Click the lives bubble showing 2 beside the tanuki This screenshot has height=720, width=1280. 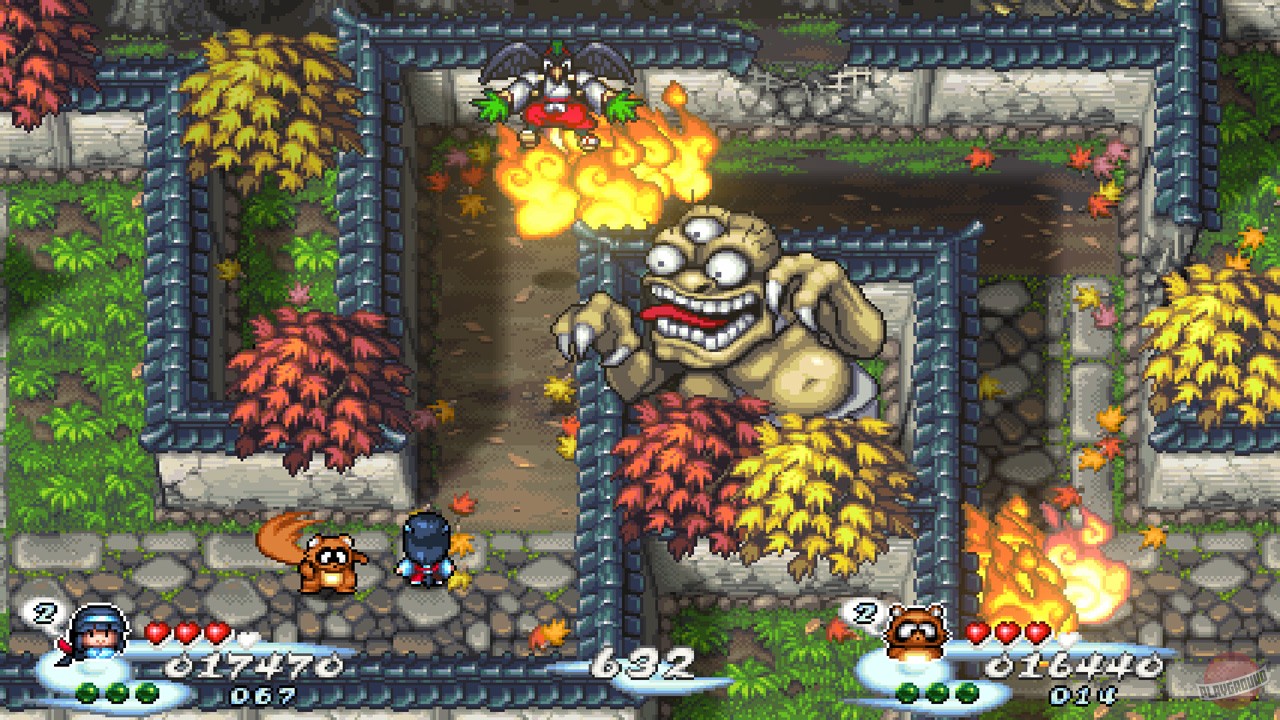coord(863,612)
